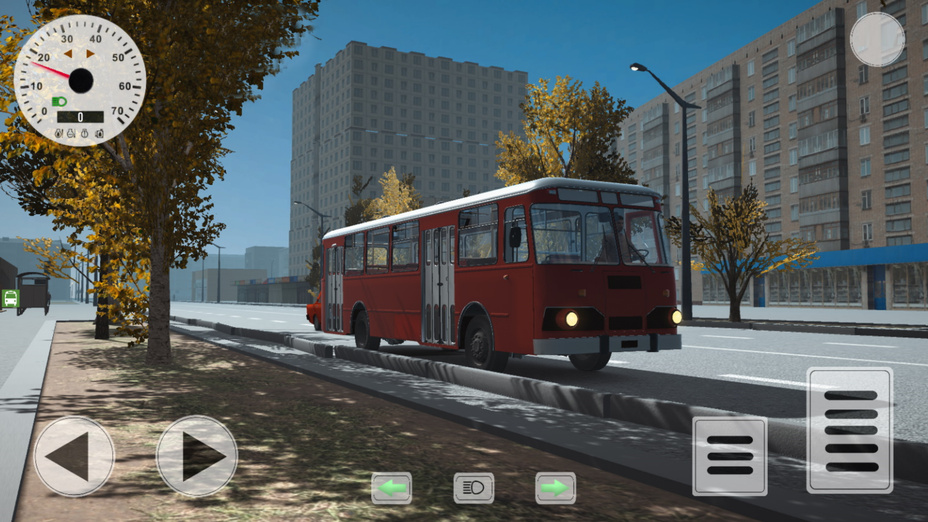Screen dimensions: 928x522
Task: Tap the brake pedal
Action: (730, 456)
